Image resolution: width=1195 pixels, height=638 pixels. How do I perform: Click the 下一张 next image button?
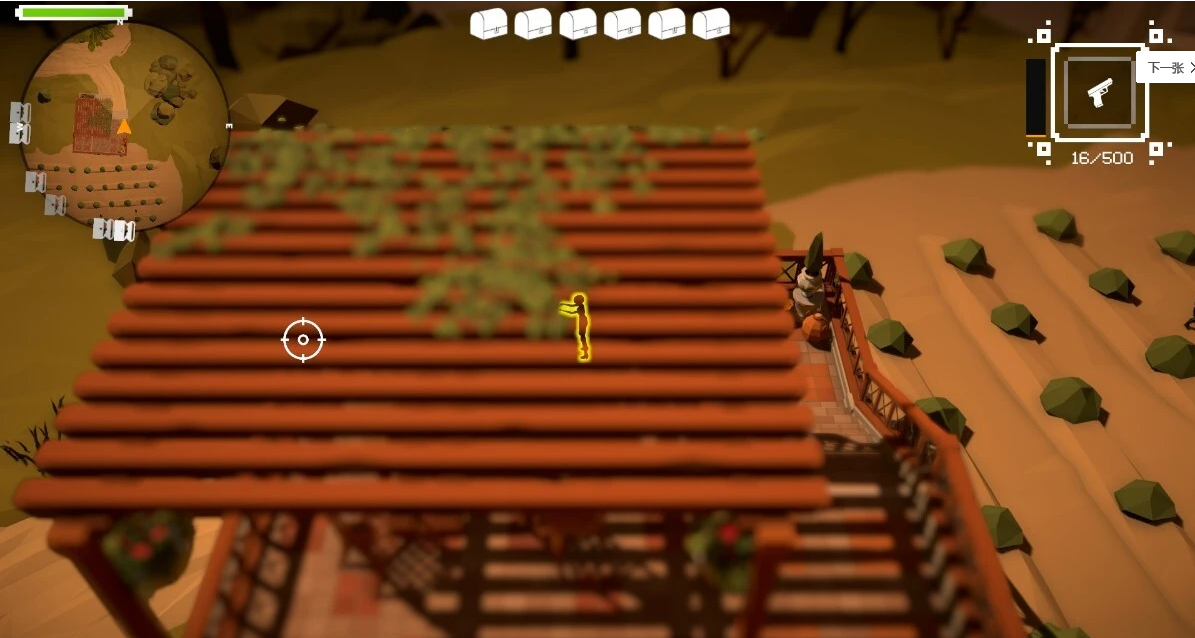[x=1168, y=68]
